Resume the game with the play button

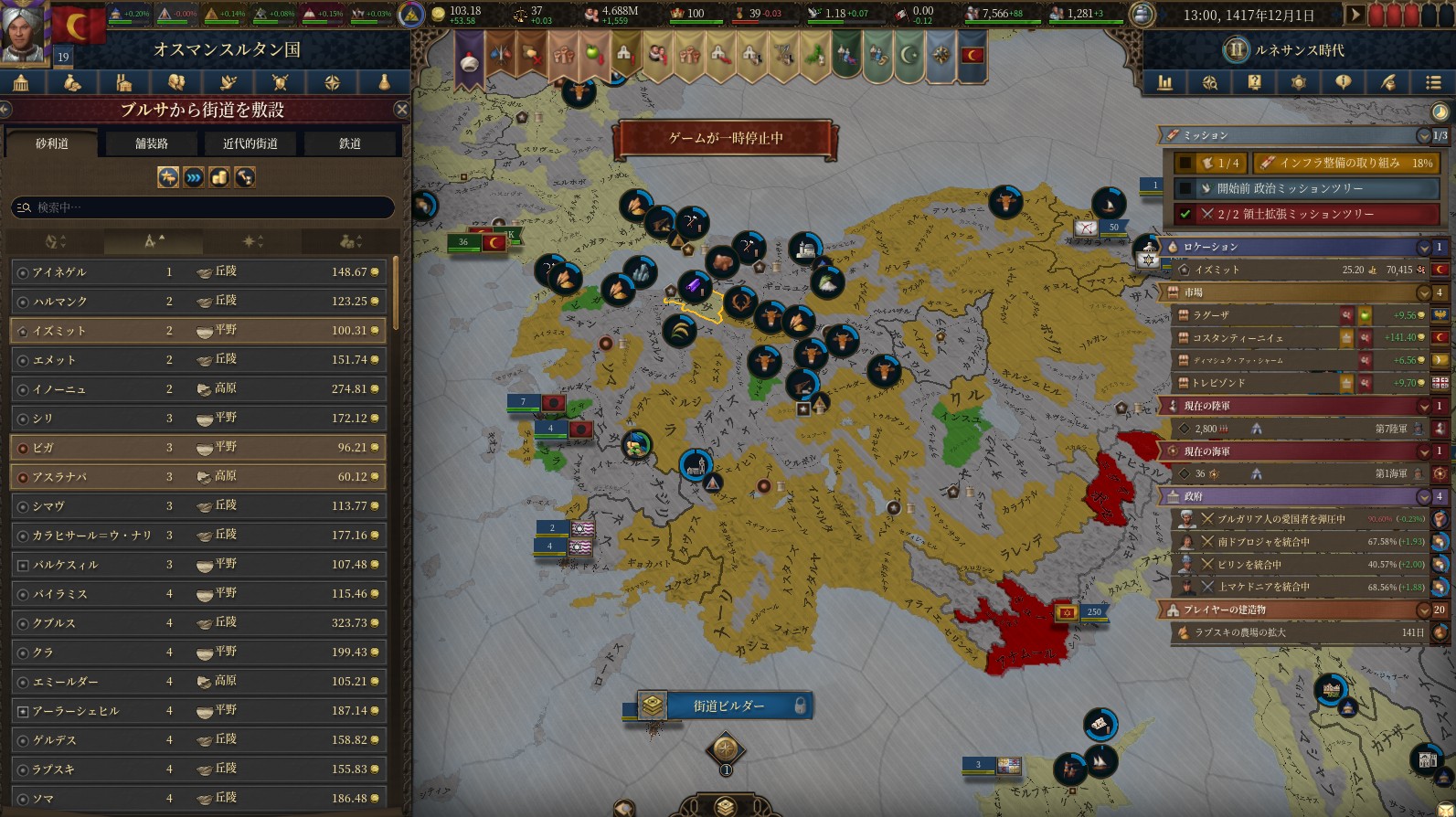click(1355, 16)
